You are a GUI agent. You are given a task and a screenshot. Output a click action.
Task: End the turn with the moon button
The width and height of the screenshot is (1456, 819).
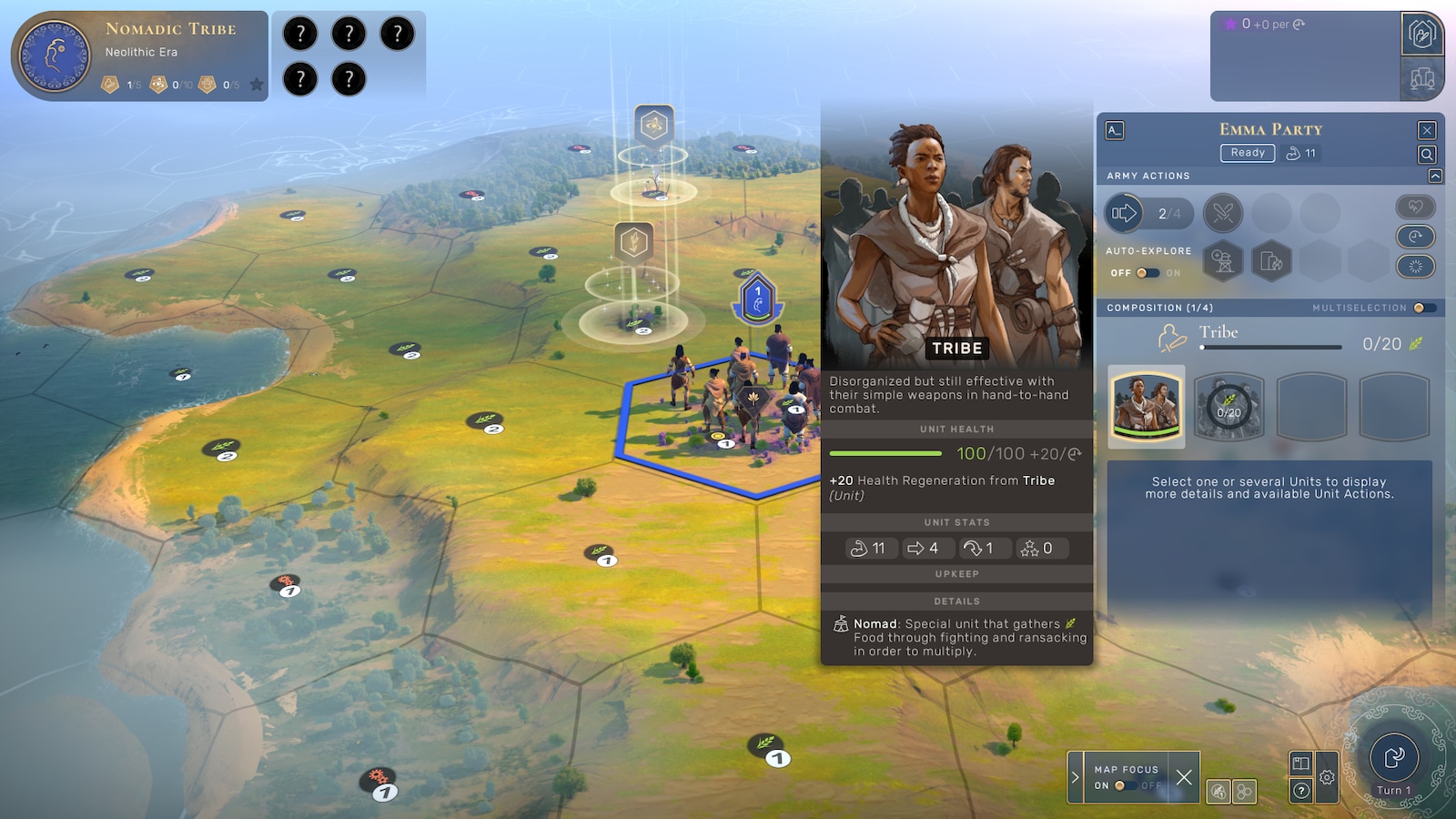1393,757
